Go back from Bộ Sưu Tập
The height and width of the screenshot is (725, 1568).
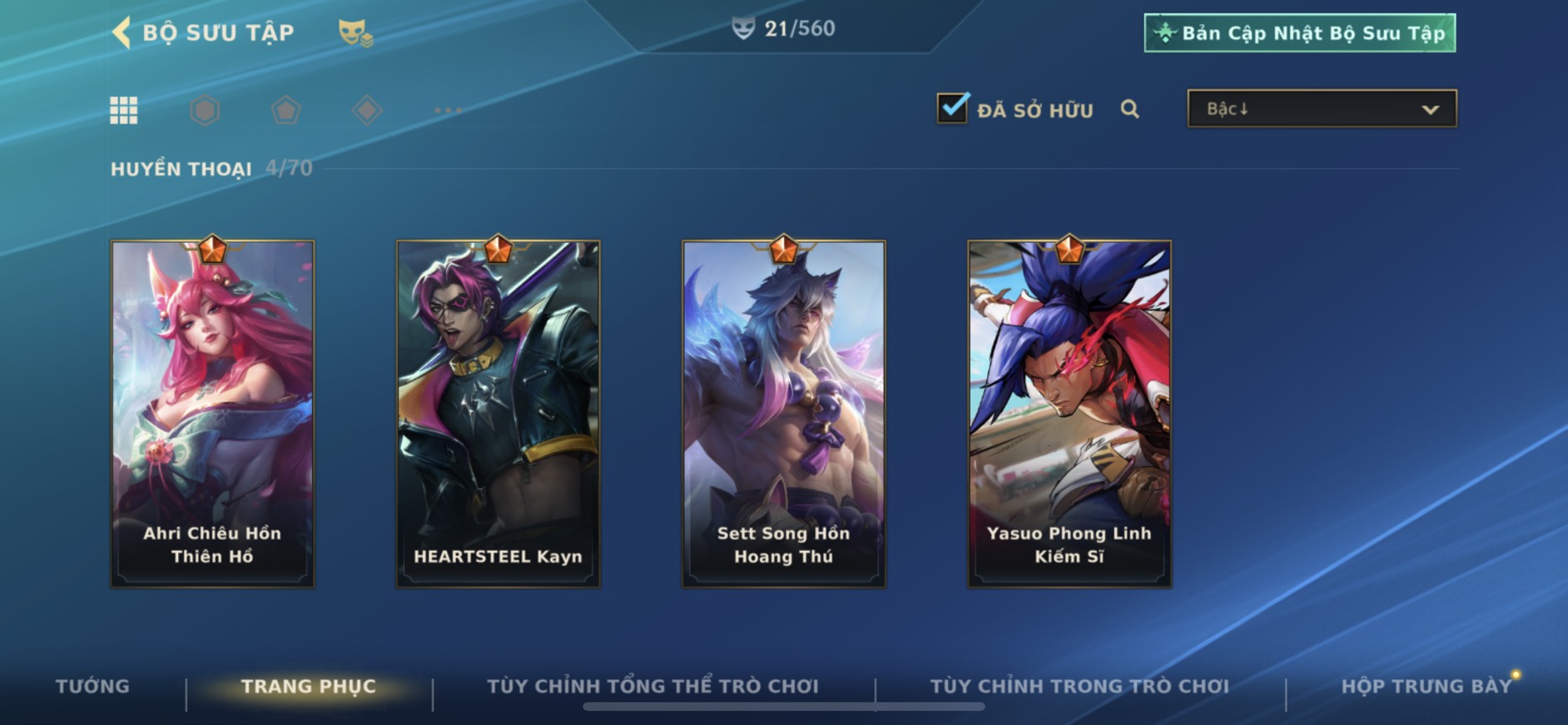pyautogui.click(x=122, y=33)
